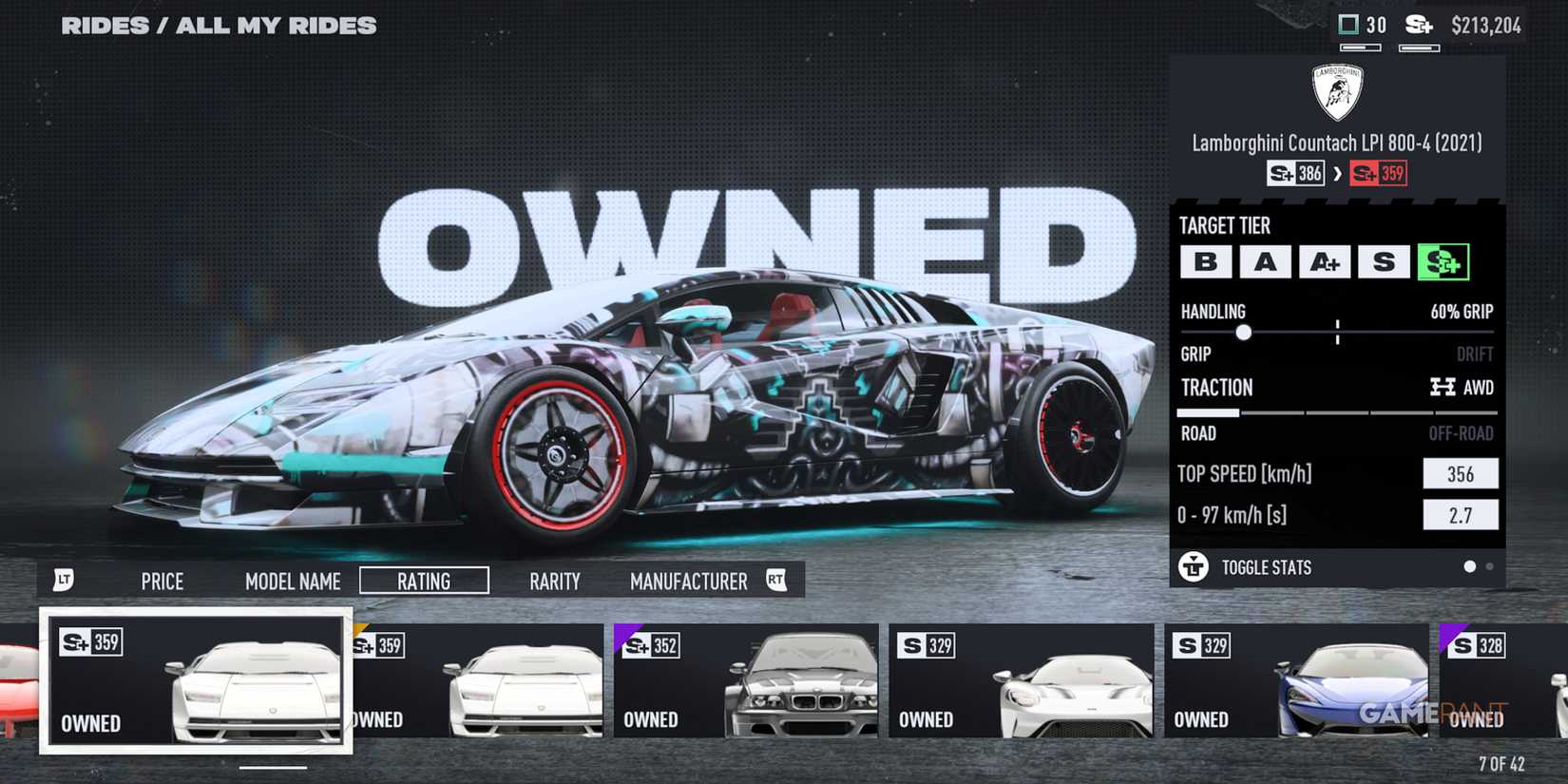Click the currency icon next to $213,204
Screen dimensions: 1568x784
click(1418, 26)
